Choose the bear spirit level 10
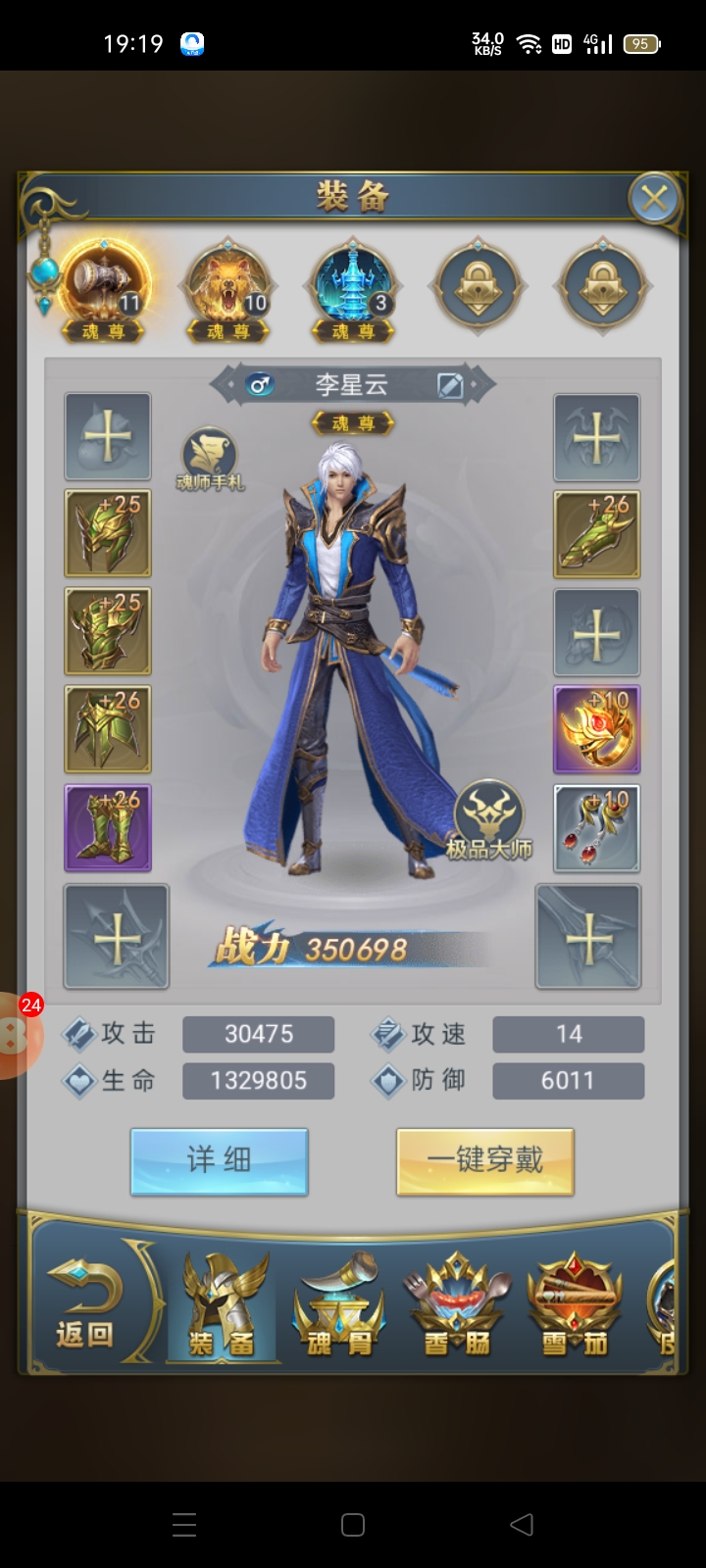The height and width of the screenshot is (1568, 706). [x=227, y=286]
